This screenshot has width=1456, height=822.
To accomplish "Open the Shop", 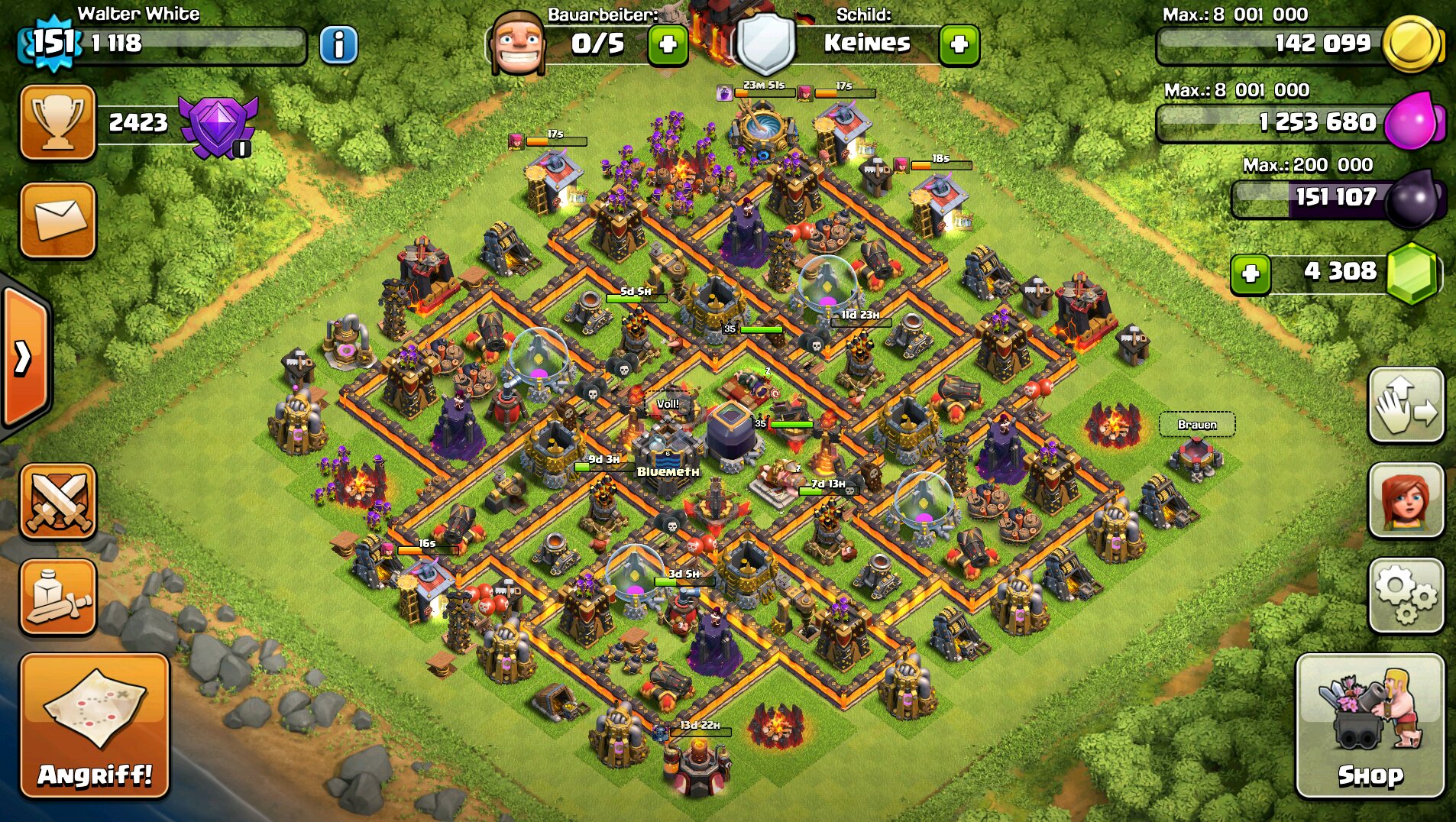I will 1370,725.
